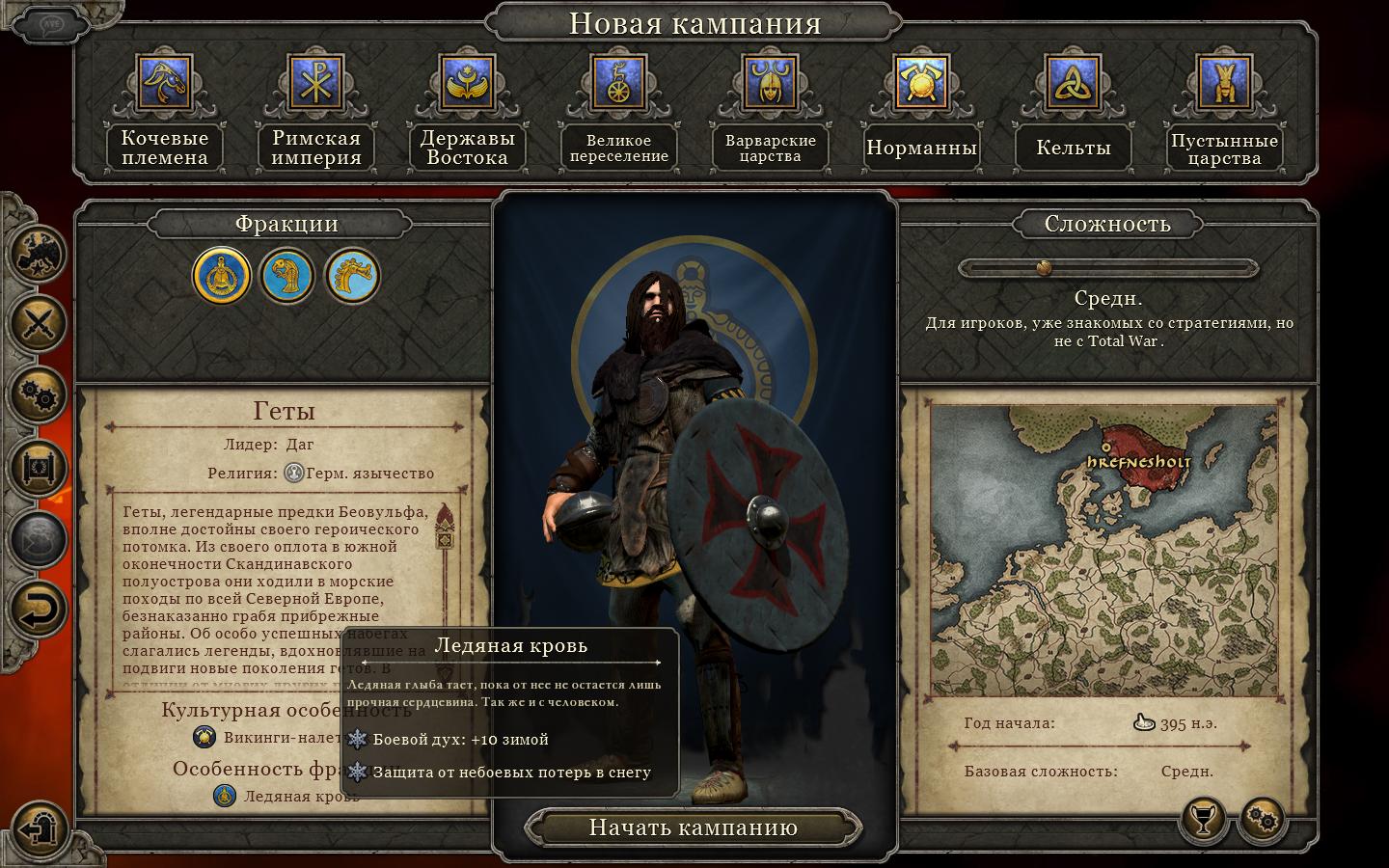Open the goblet trophy icon below the map
This screenshot has height=868, width=1389.
click(1204, 820)
